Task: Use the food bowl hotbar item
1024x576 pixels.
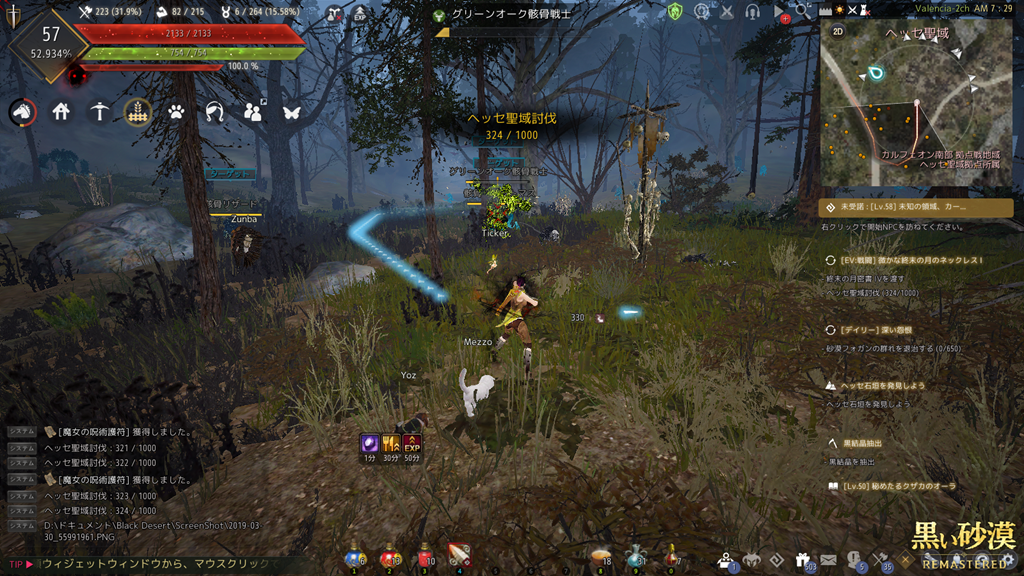Action: [600, 556]
